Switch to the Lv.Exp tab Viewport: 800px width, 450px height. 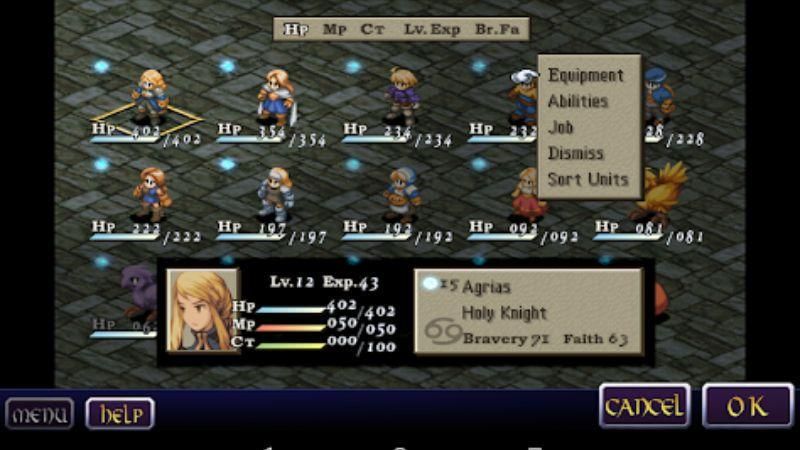[x=432, y=30]
